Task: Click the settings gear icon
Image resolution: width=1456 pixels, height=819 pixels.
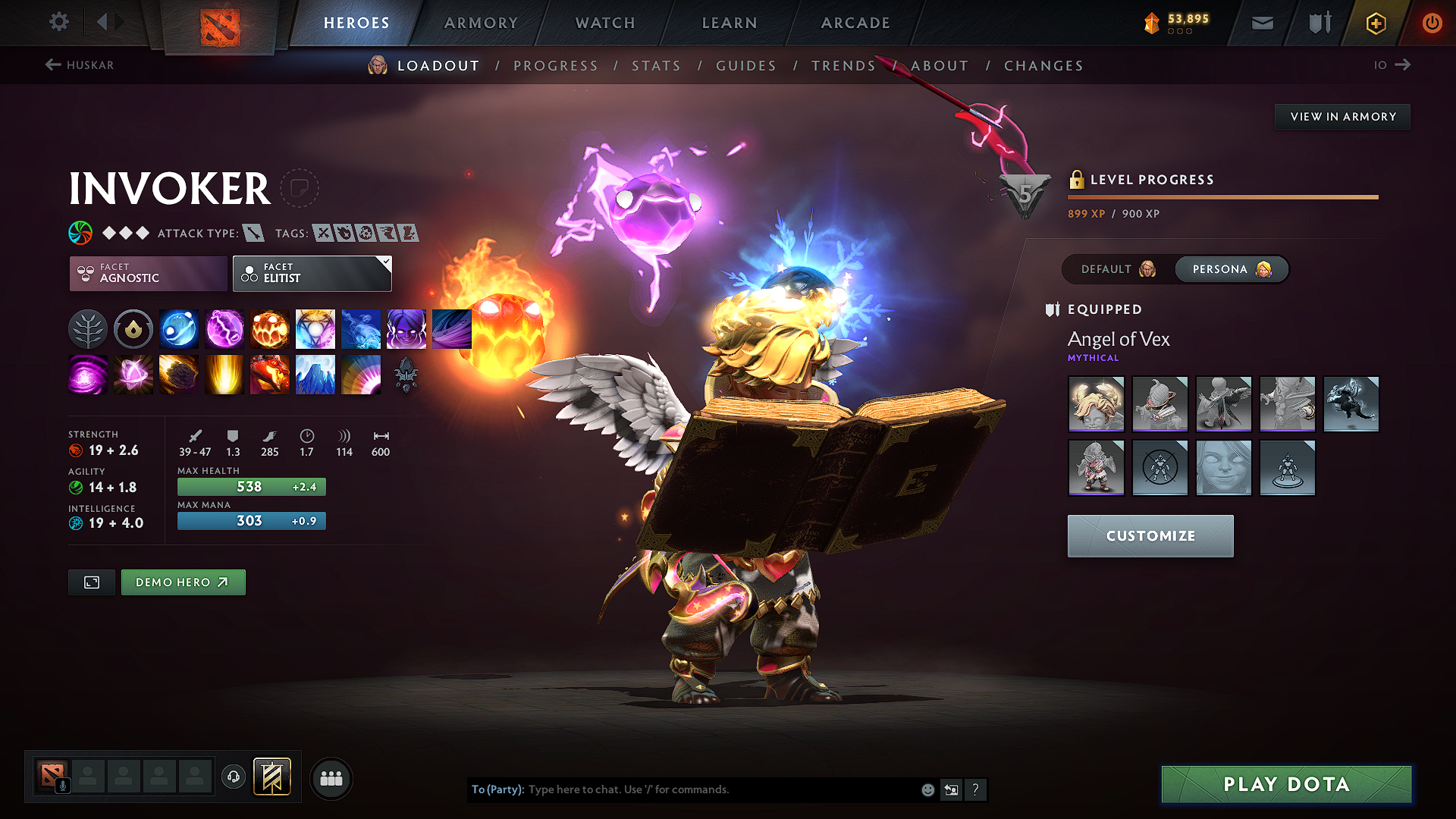Action: [x=59, y=22]
